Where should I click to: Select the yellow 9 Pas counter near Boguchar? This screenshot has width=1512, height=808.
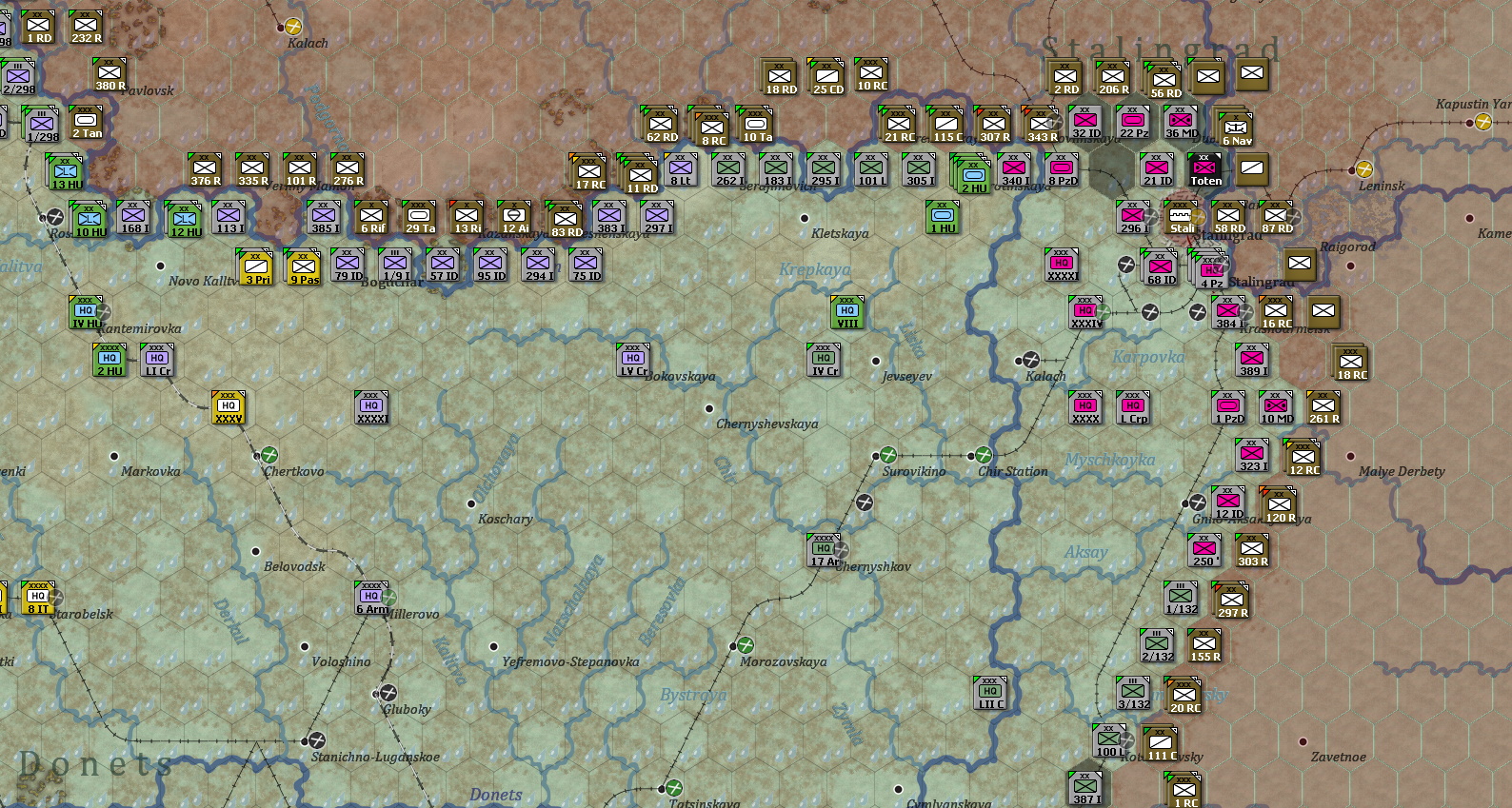pos(302,266)
